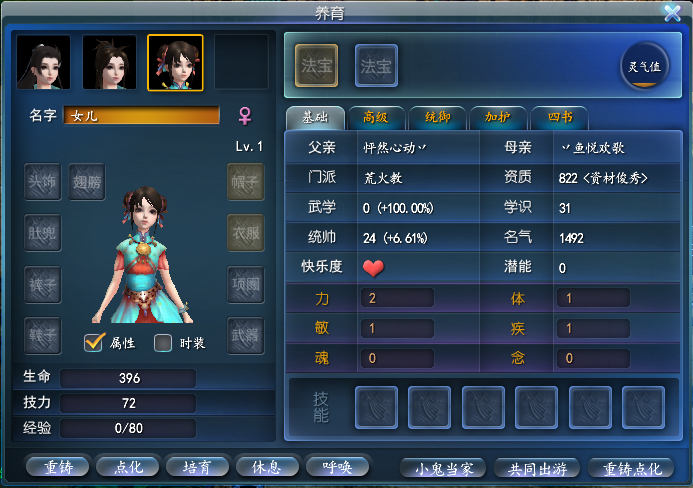Select the 加护 tab
The image size is (693, 488).
[497, 117]
